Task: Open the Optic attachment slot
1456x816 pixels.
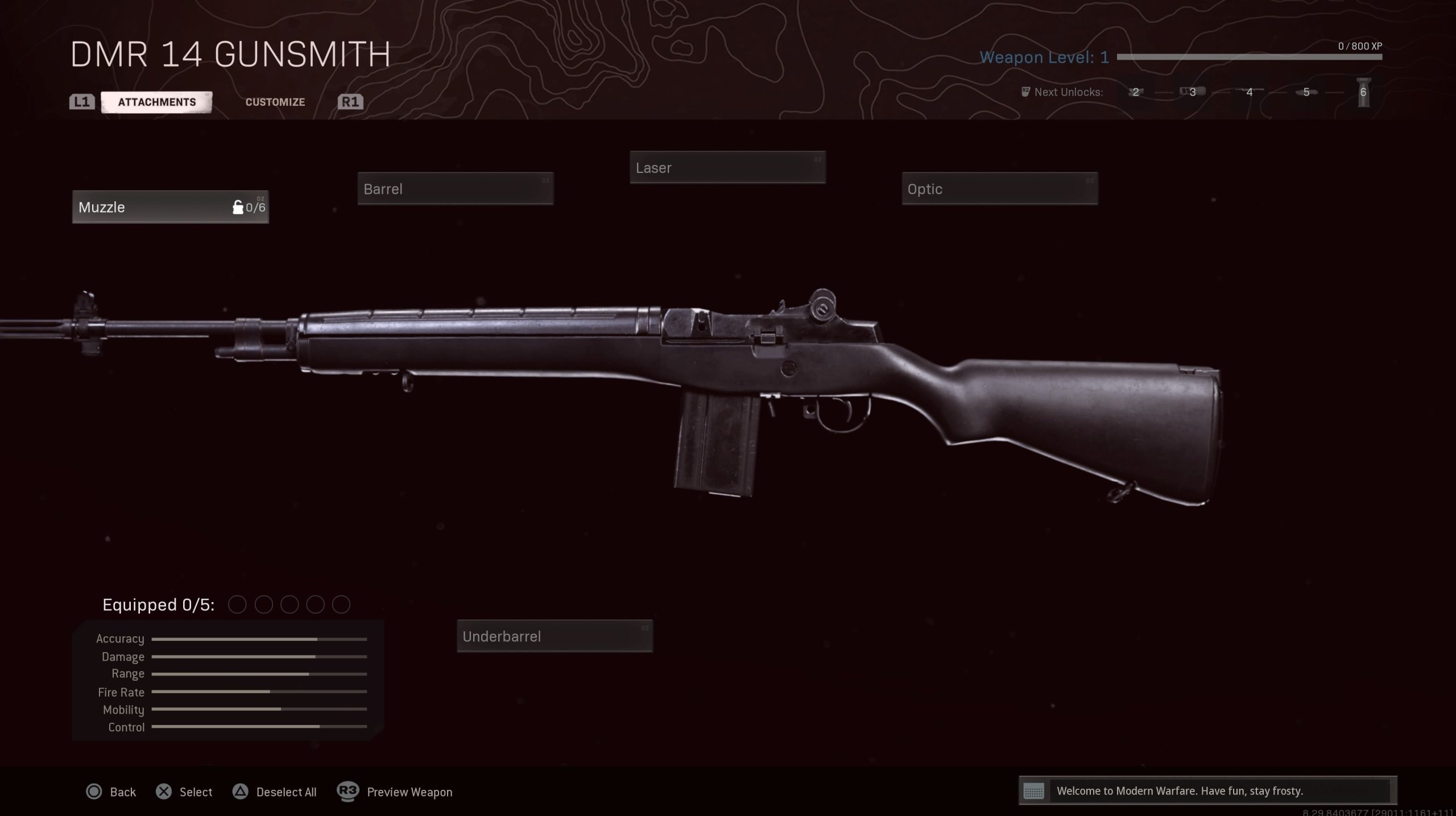Action: (x=999, y=189)
